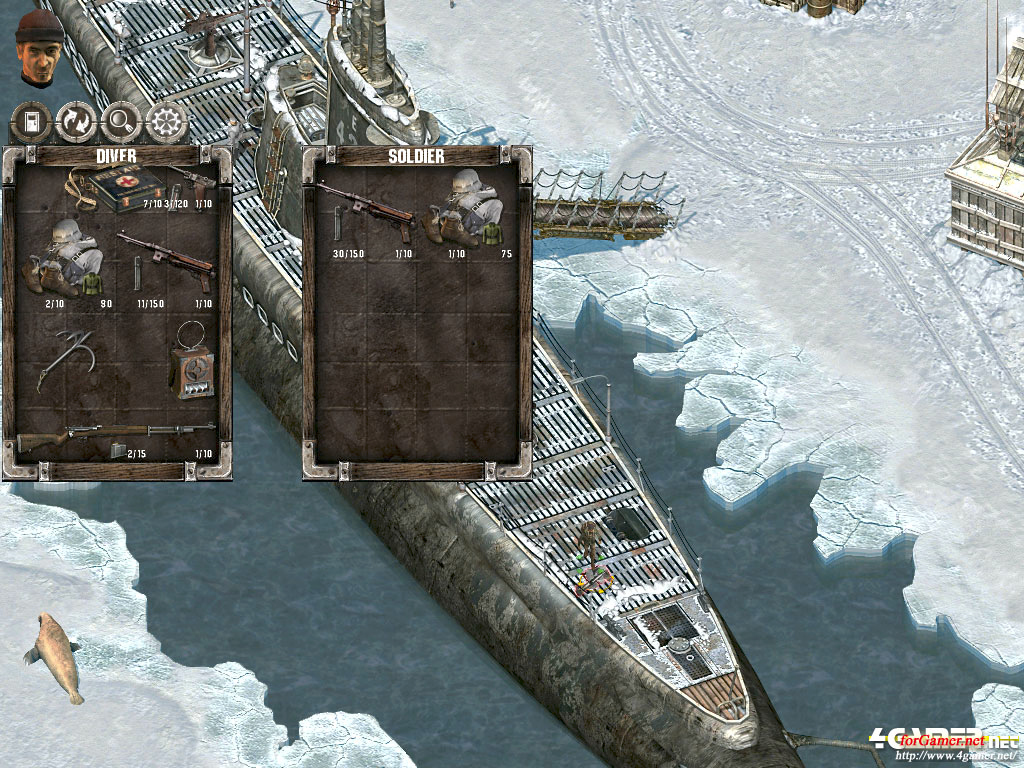Click the Diver panel title bar
The height and width of the screenshot is (768, 1024).
pyautogui.click(x=117, y=156)
